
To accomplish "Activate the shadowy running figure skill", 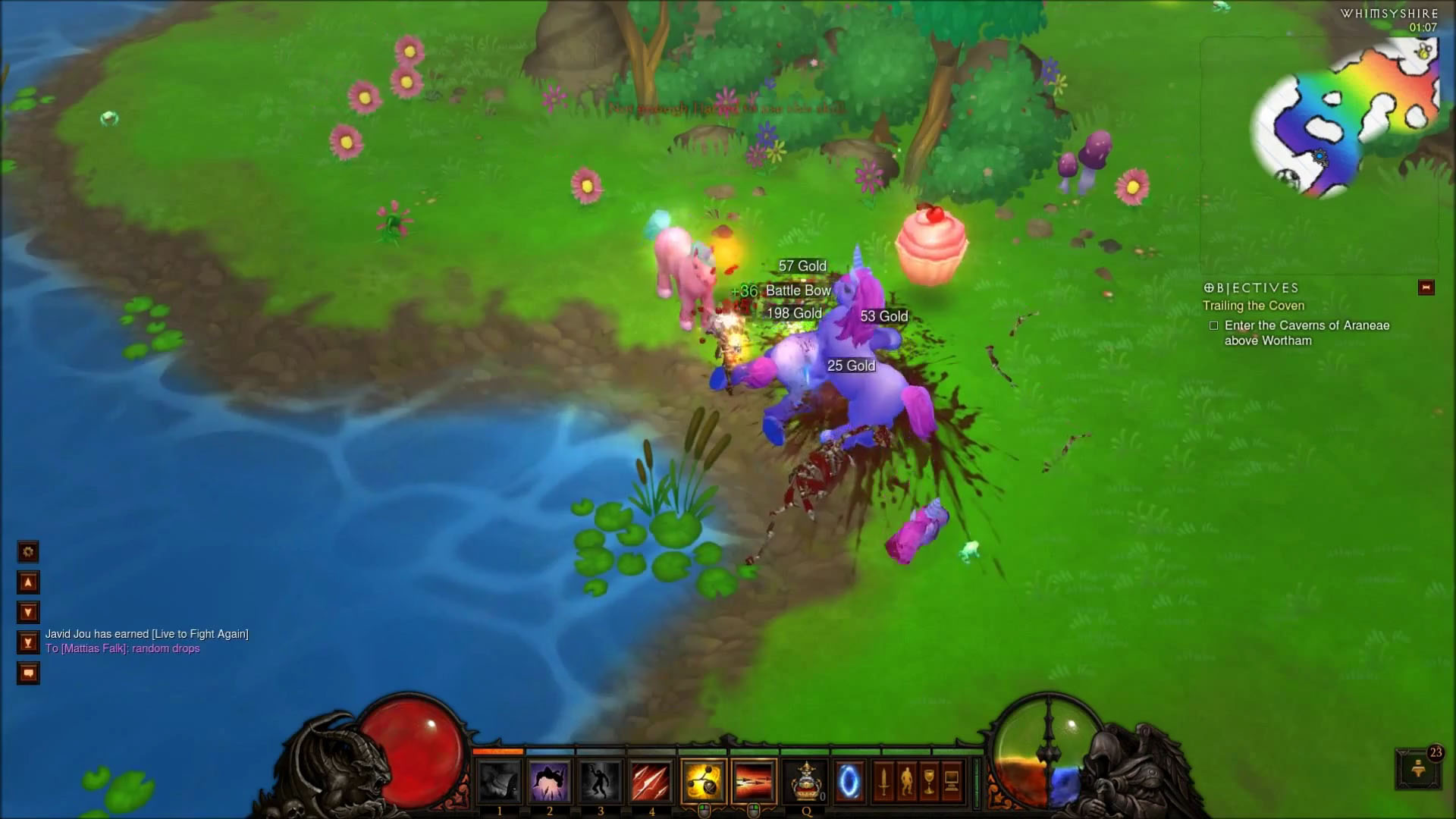I will (x=600, y=781).
